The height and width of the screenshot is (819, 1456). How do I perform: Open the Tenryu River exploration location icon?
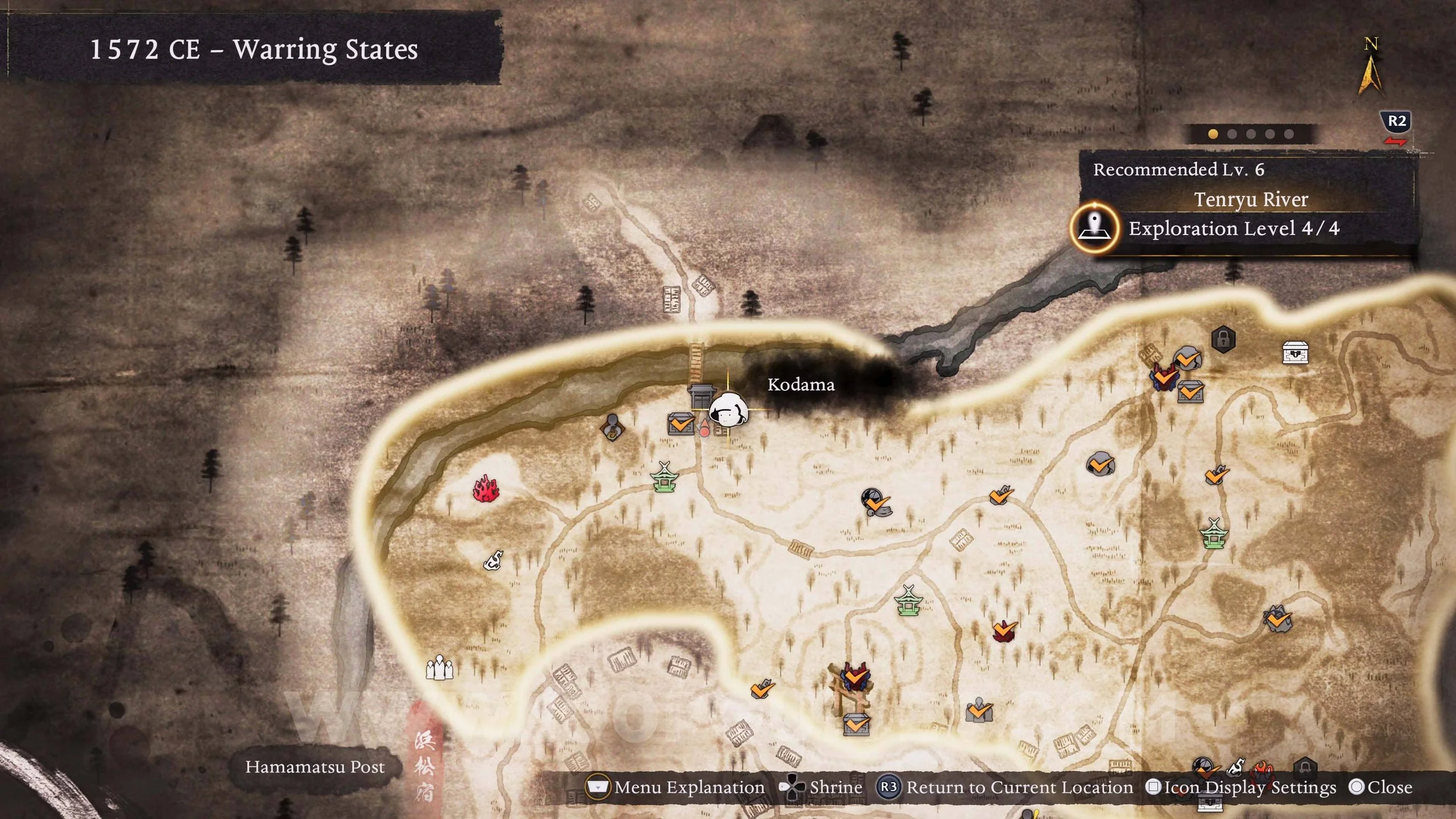(x=1094, y=228)
